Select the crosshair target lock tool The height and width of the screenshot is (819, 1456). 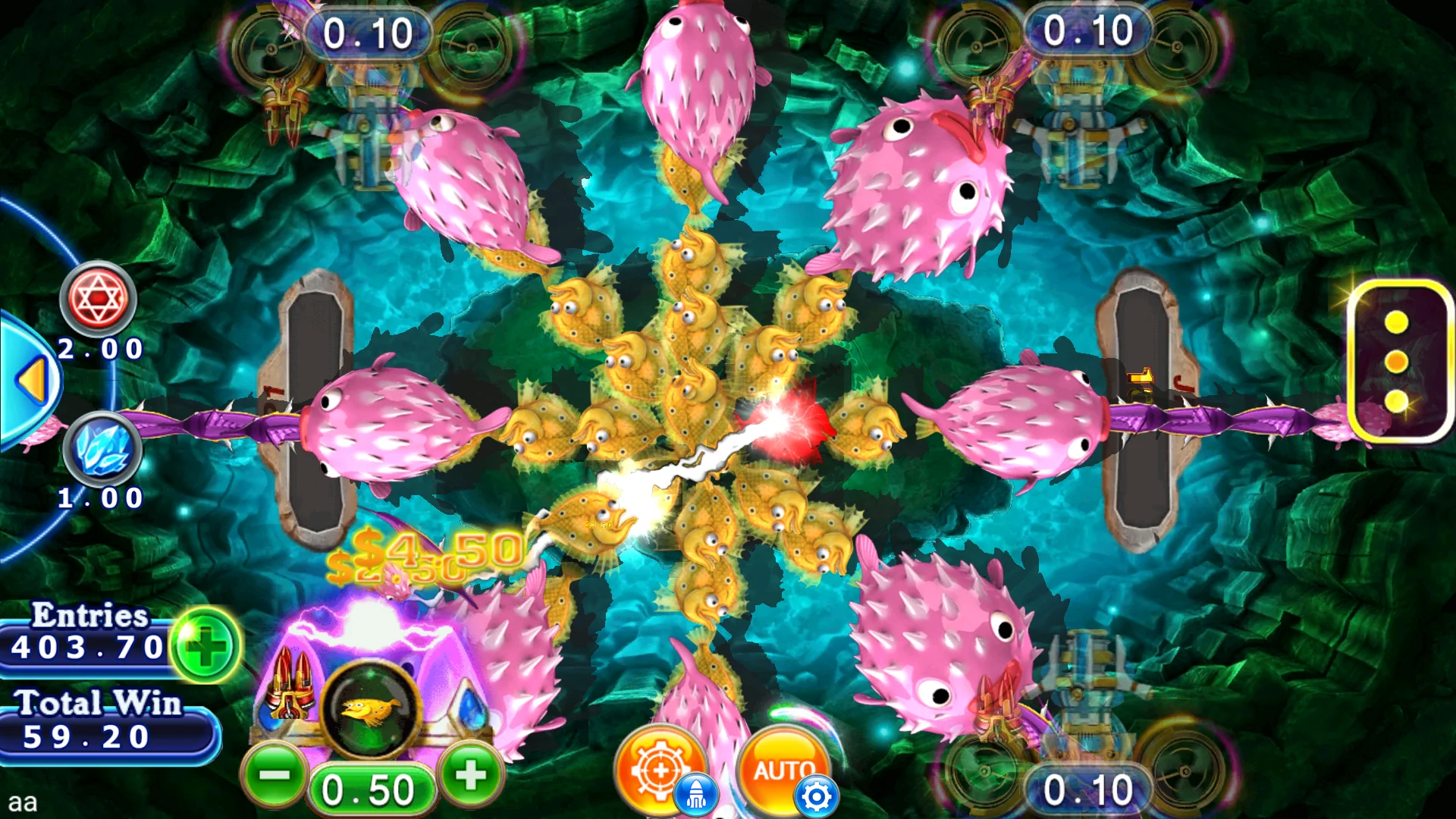click(x=659, y=768)
